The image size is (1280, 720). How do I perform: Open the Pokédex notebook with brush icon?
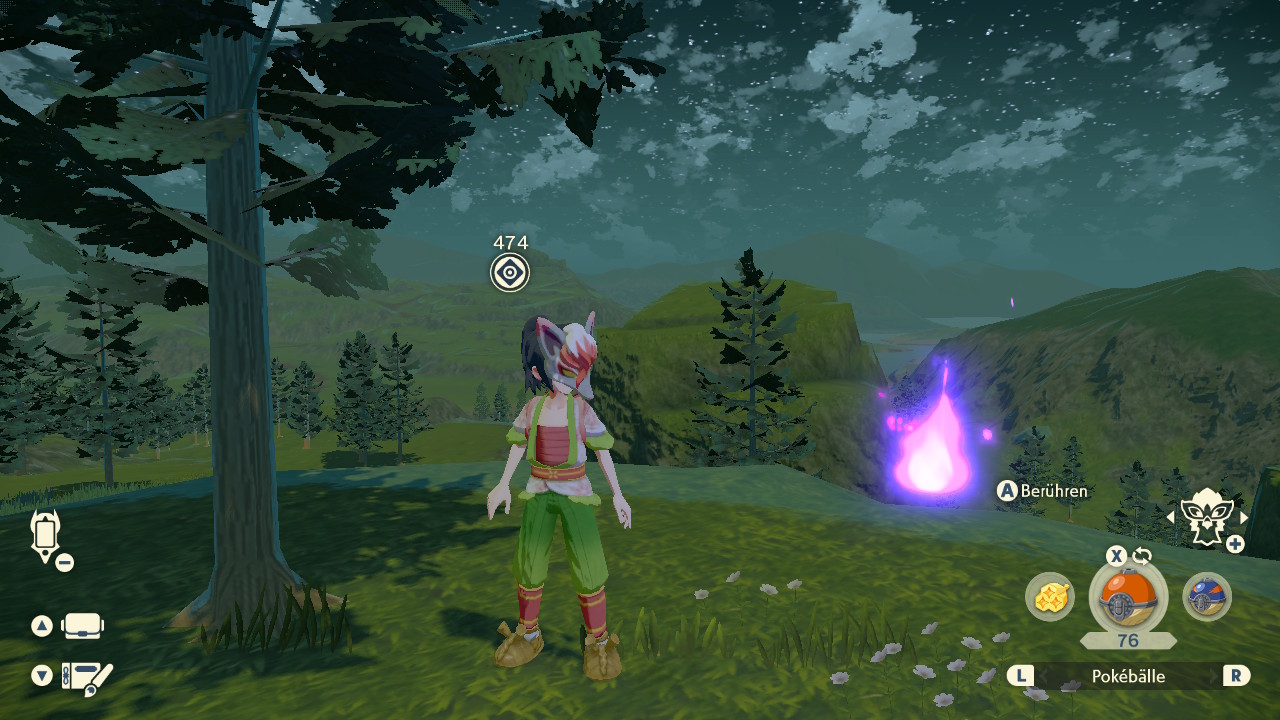(x=86, y=679)
